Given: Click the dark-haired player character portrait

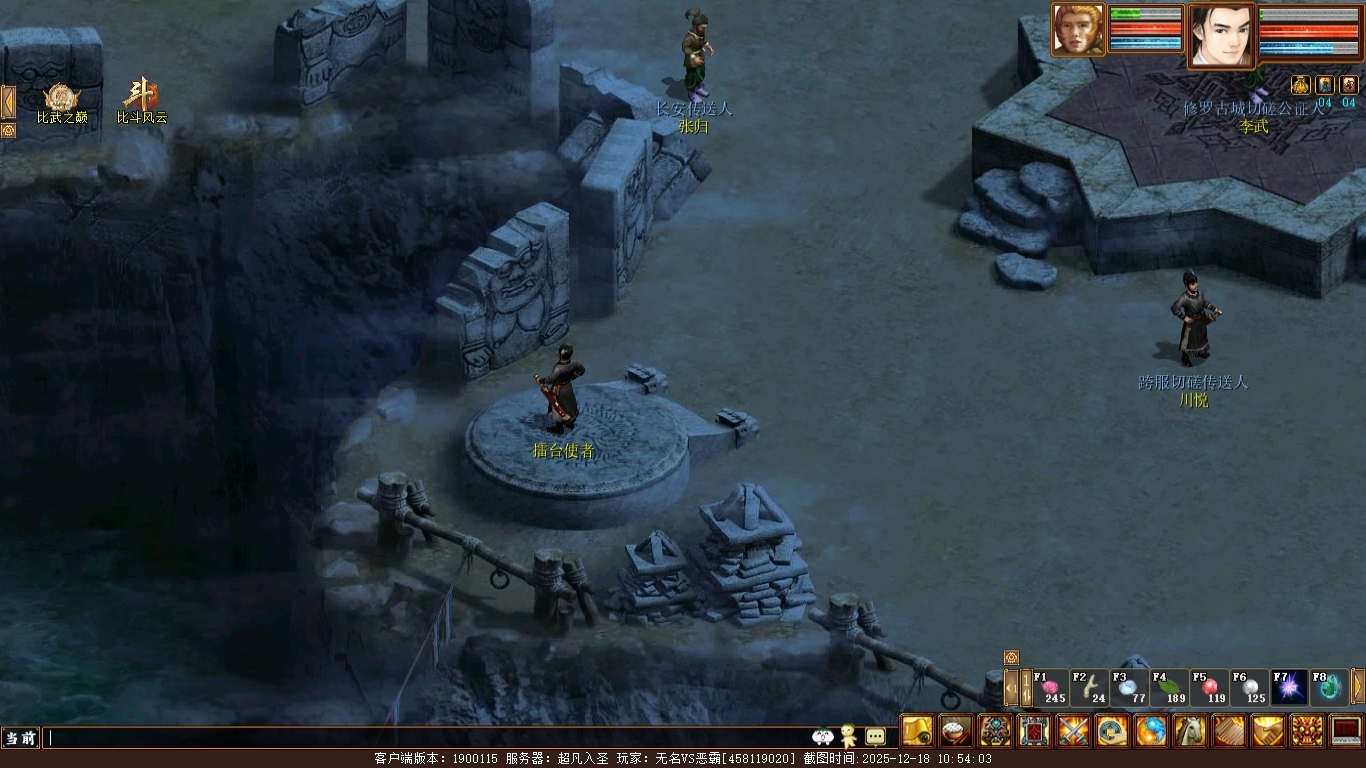Looking at the screenshot, I should click(1221, 36).
